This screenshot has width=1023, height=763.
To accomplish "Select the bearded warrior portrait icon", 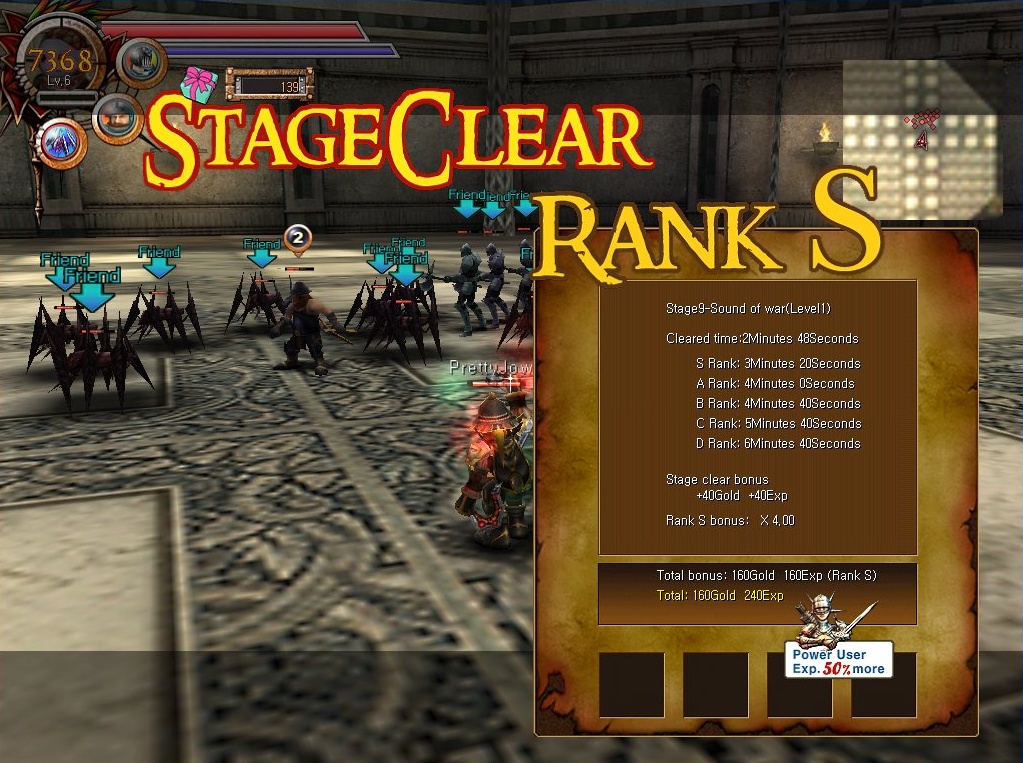I will pos(118,119).
